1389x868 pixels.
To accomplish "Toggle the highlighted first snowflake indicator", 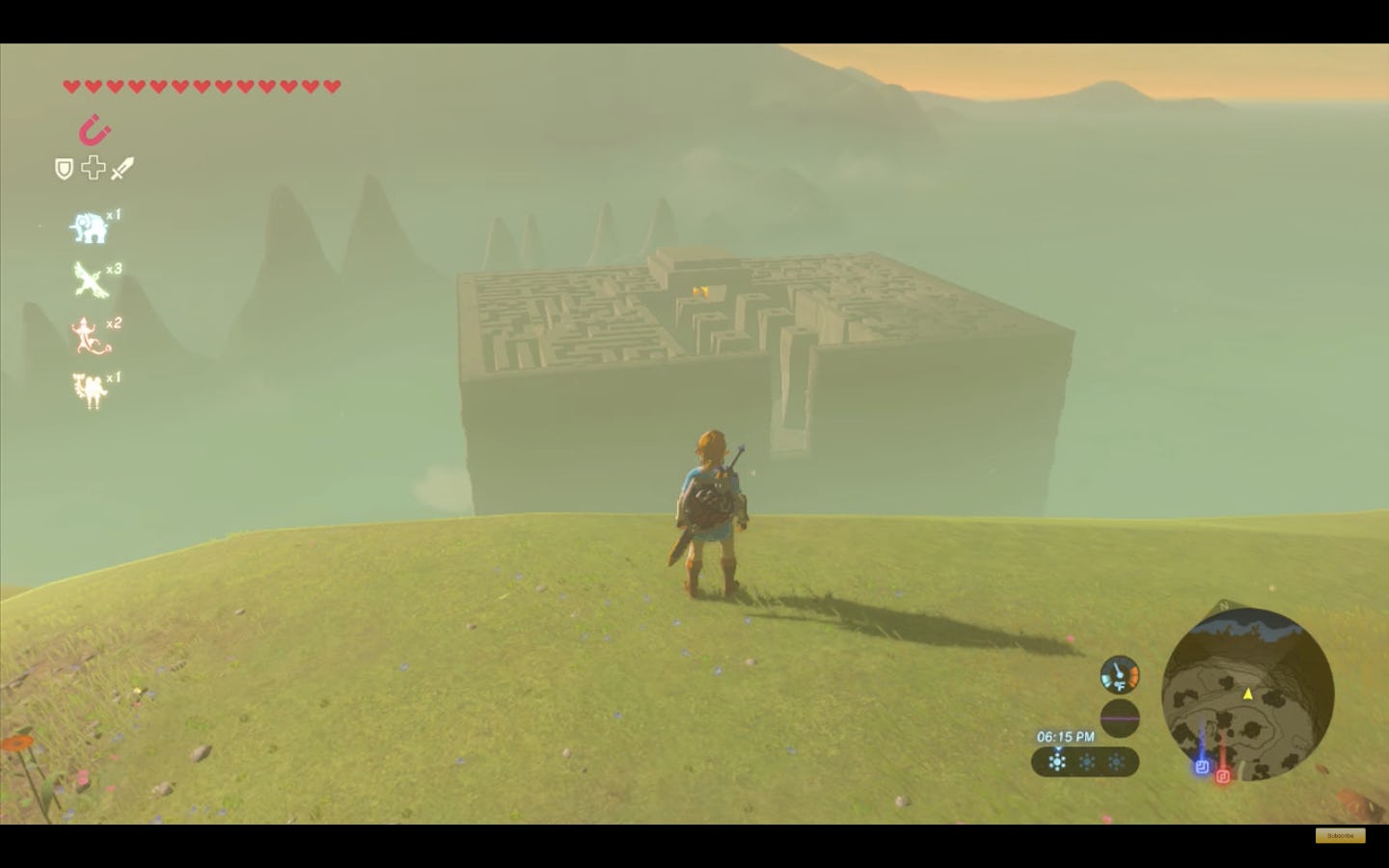I will point(1058,762).
